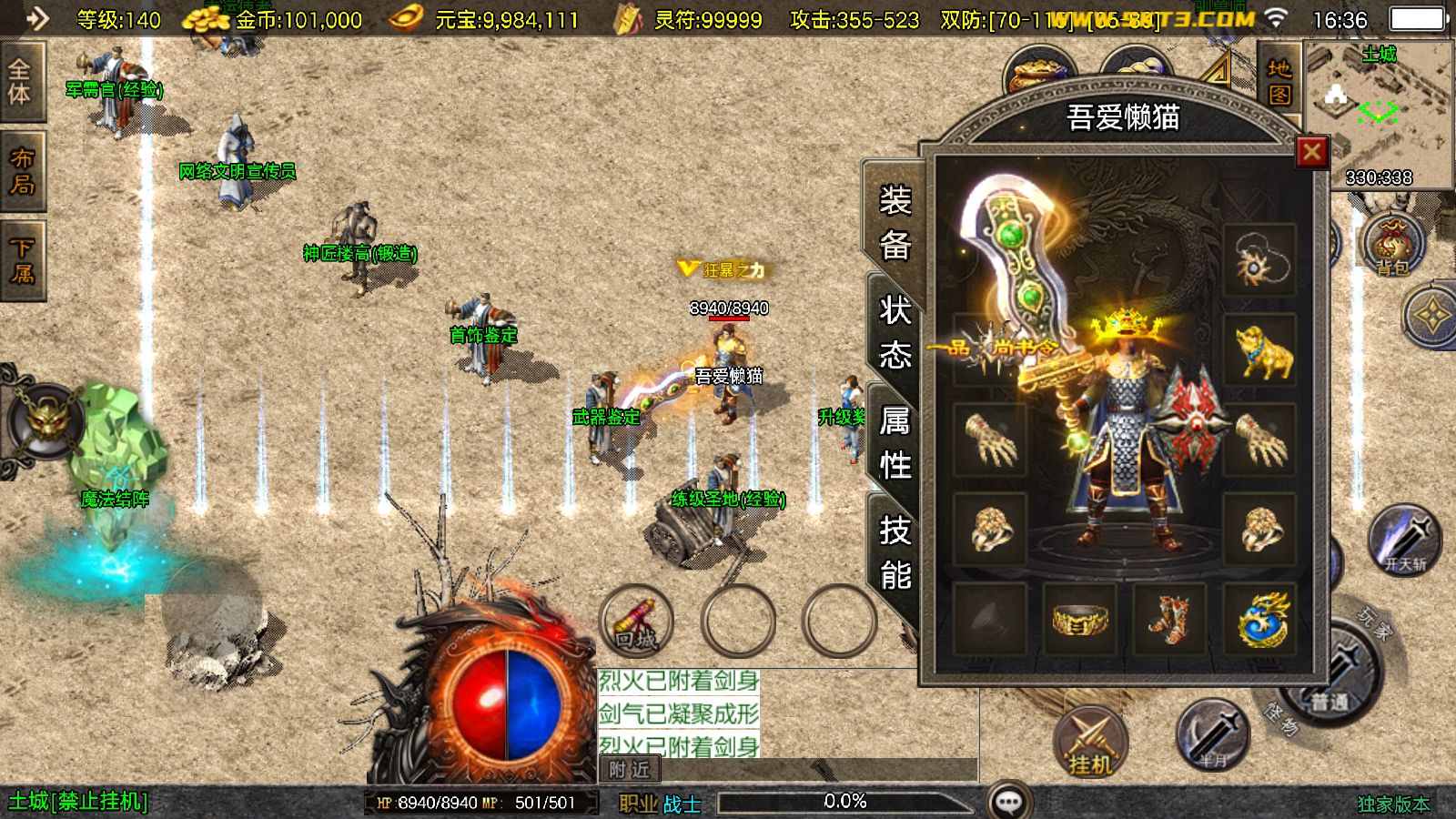Cast the 开天斩 skill
This screenshot has height=819, width=1456.
point(1404,541)
